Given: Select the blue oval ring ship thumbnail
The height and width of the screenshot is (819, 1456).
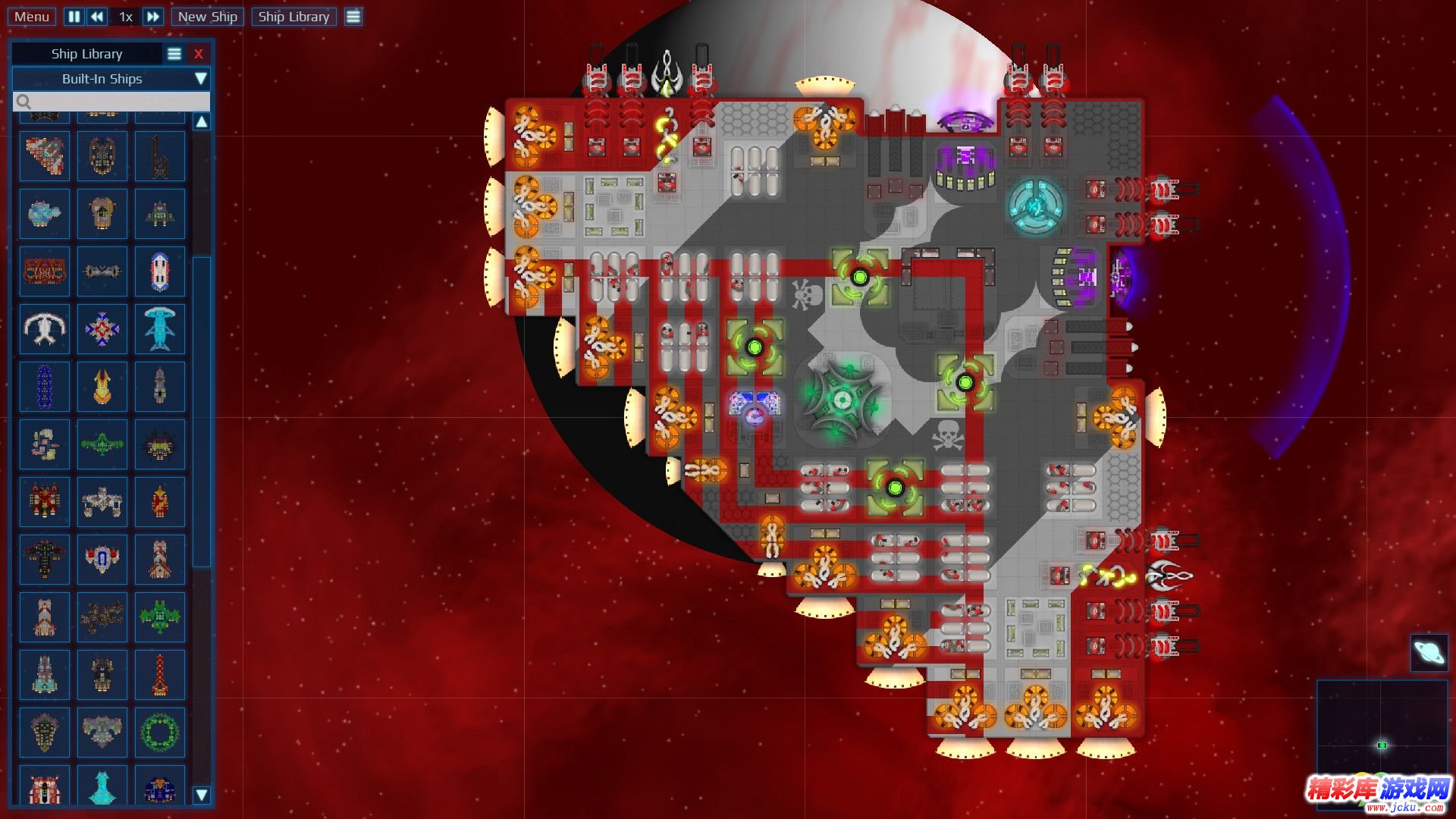Looking at the screenshot, I should (45, 387).
